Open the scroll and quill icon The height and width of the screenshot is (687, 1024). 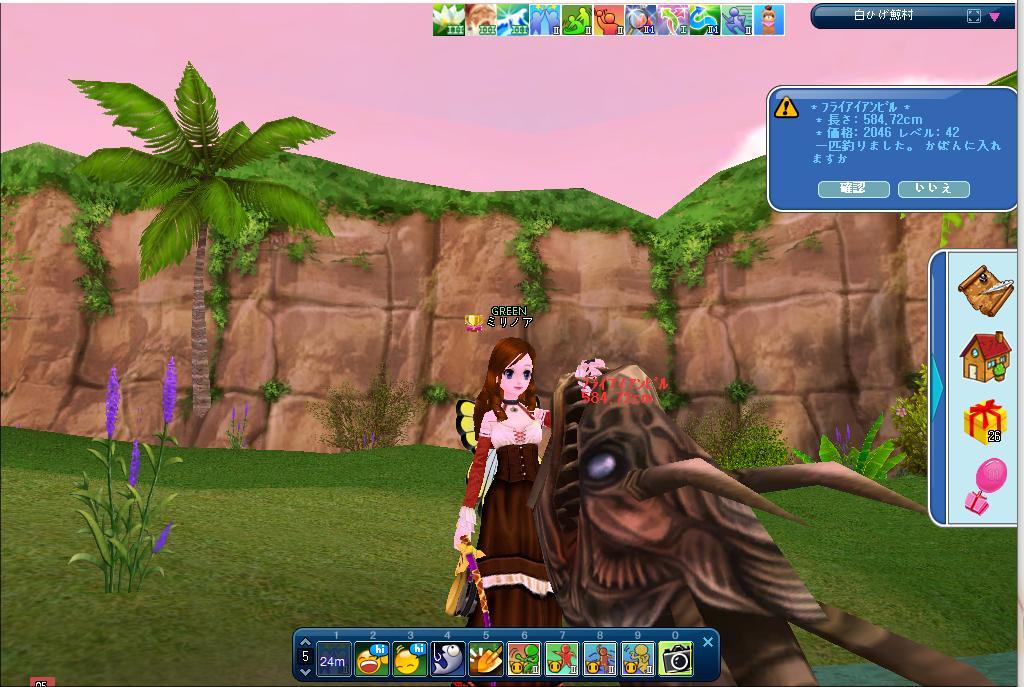[x=985, y=289]
